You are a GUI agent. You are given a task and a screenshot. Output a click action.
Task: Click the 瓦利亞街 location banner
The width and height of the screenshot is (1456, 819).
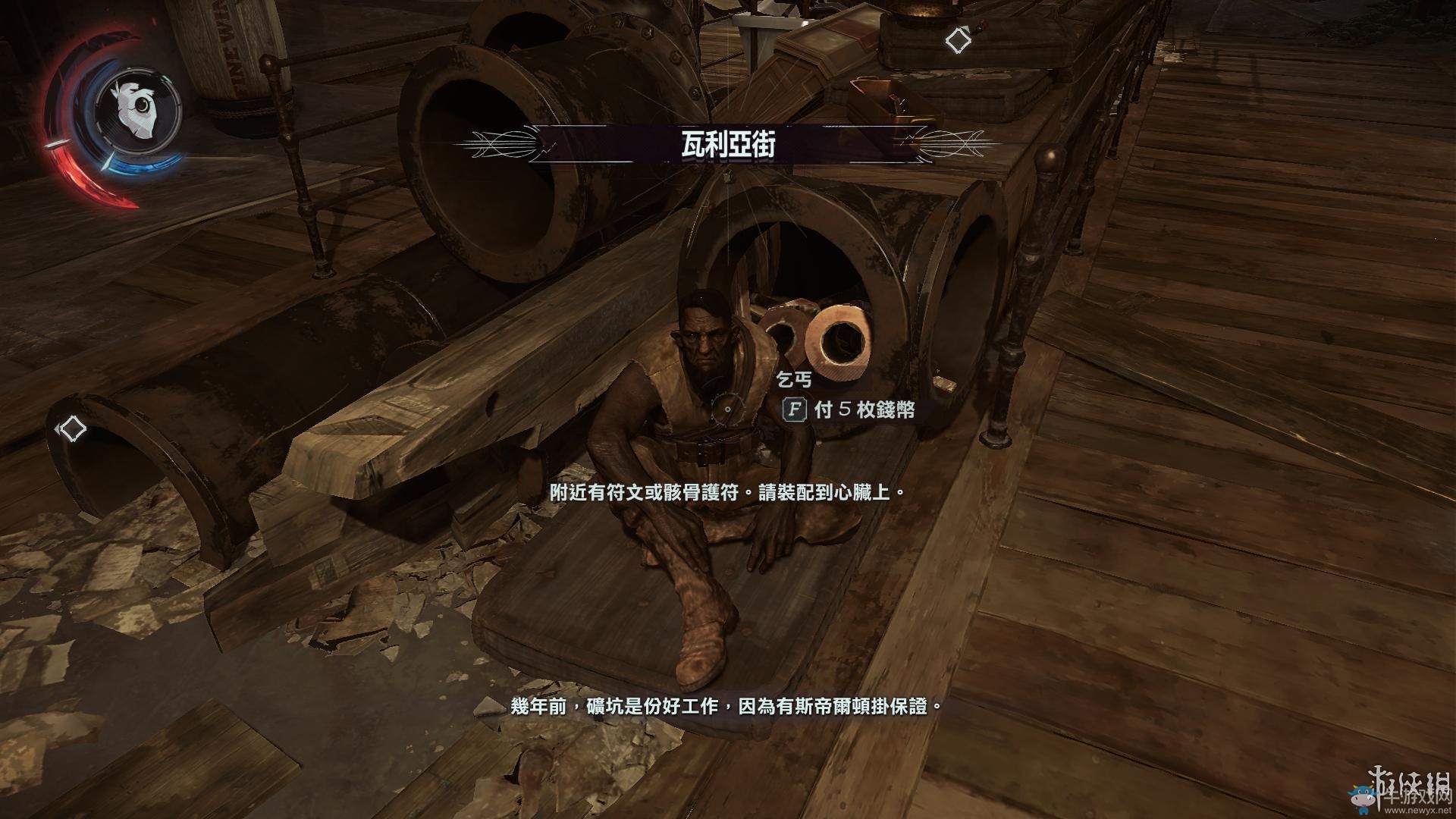[x=728, y=145]
